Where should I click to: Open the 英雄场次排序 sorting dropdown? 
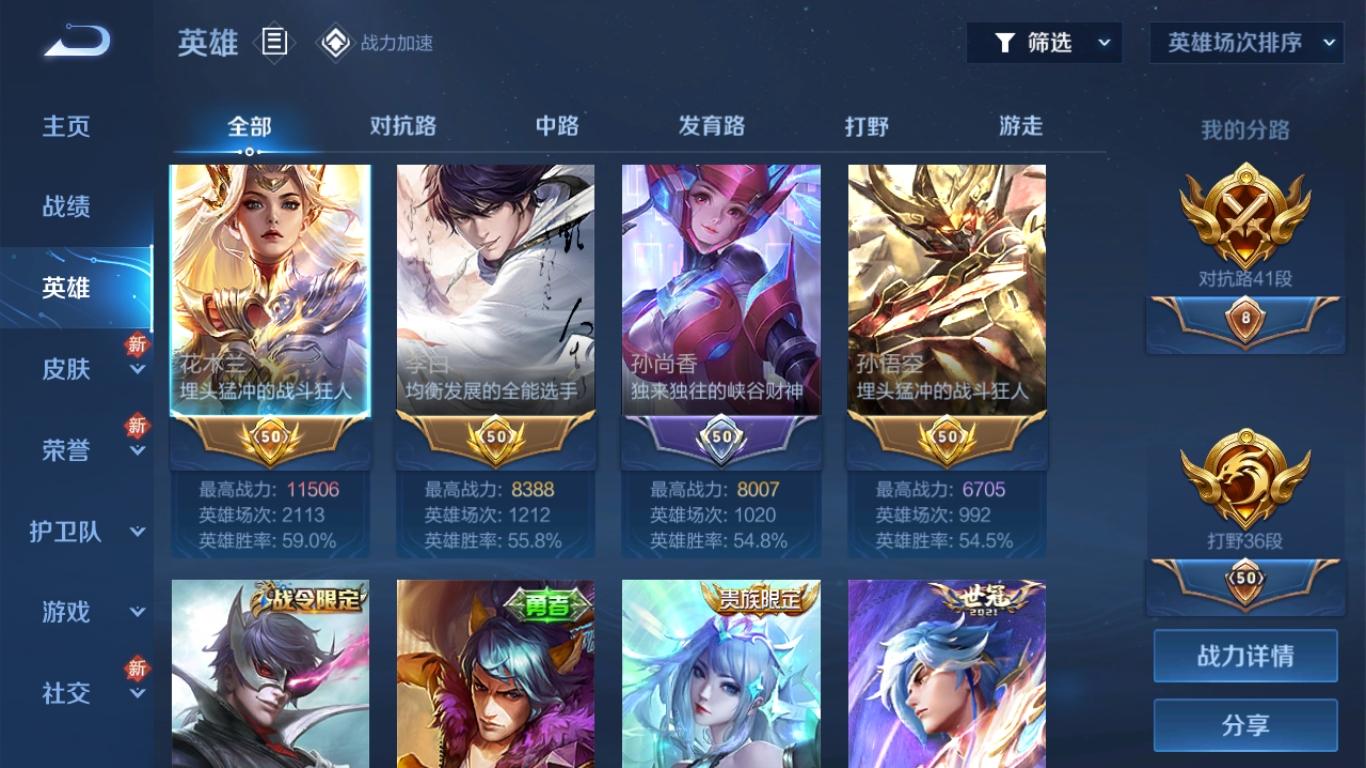coord(1245,43)
